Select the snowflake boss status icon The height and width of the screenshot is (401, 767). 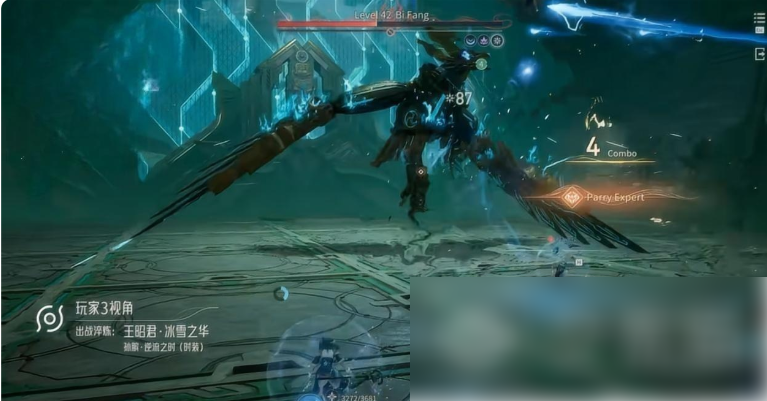click(497, 41)
